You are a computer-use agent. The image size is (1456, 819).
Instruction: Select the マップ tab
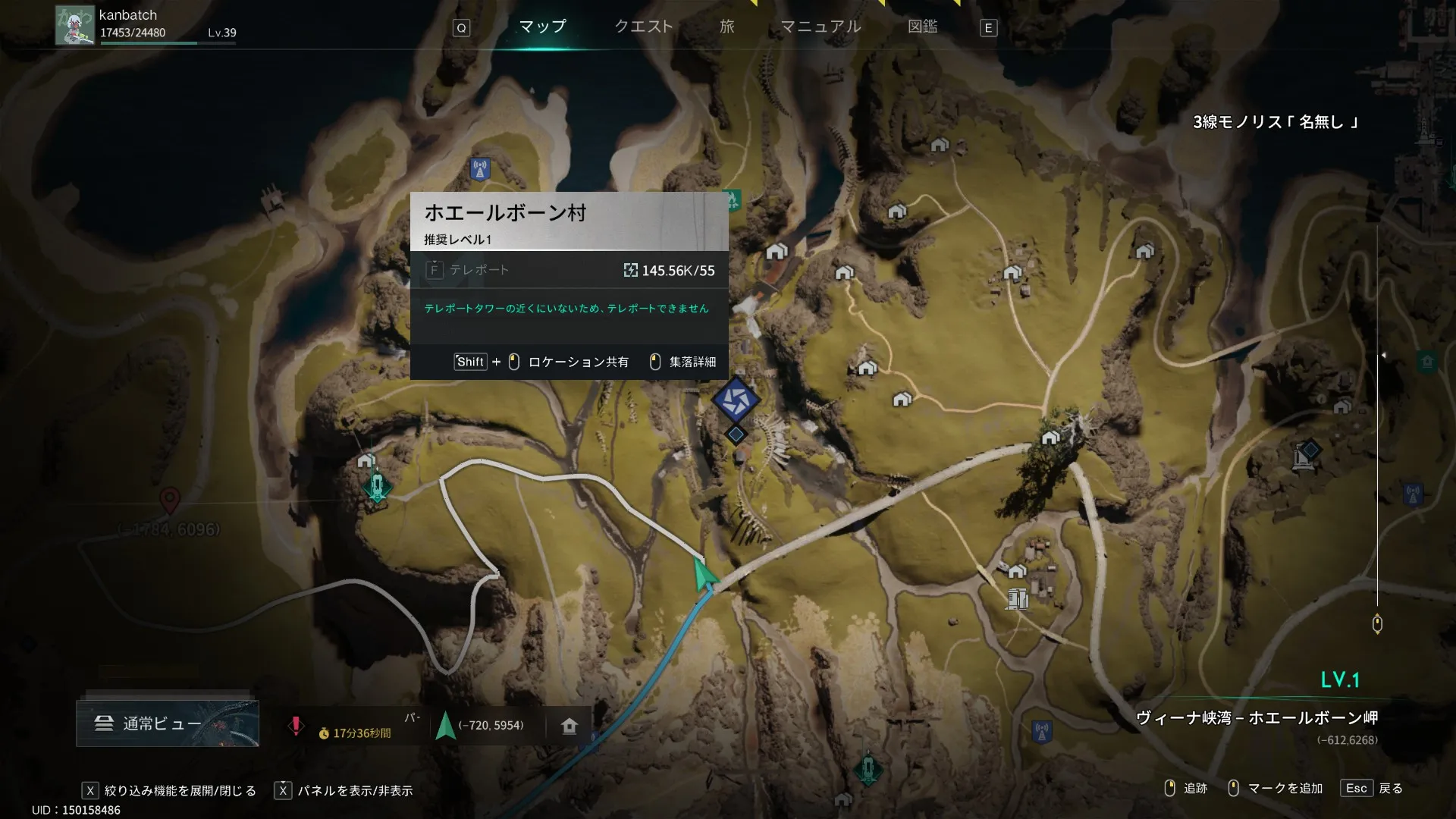tap(542, 27)
